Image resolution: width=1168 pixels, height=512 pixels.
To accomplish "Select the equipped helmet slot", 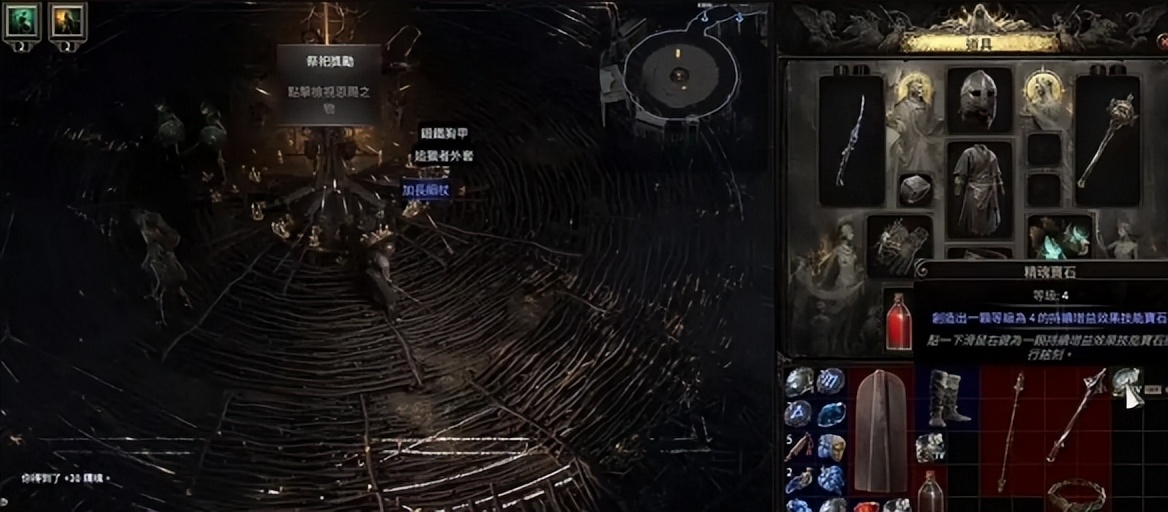I will pos(978,100).
